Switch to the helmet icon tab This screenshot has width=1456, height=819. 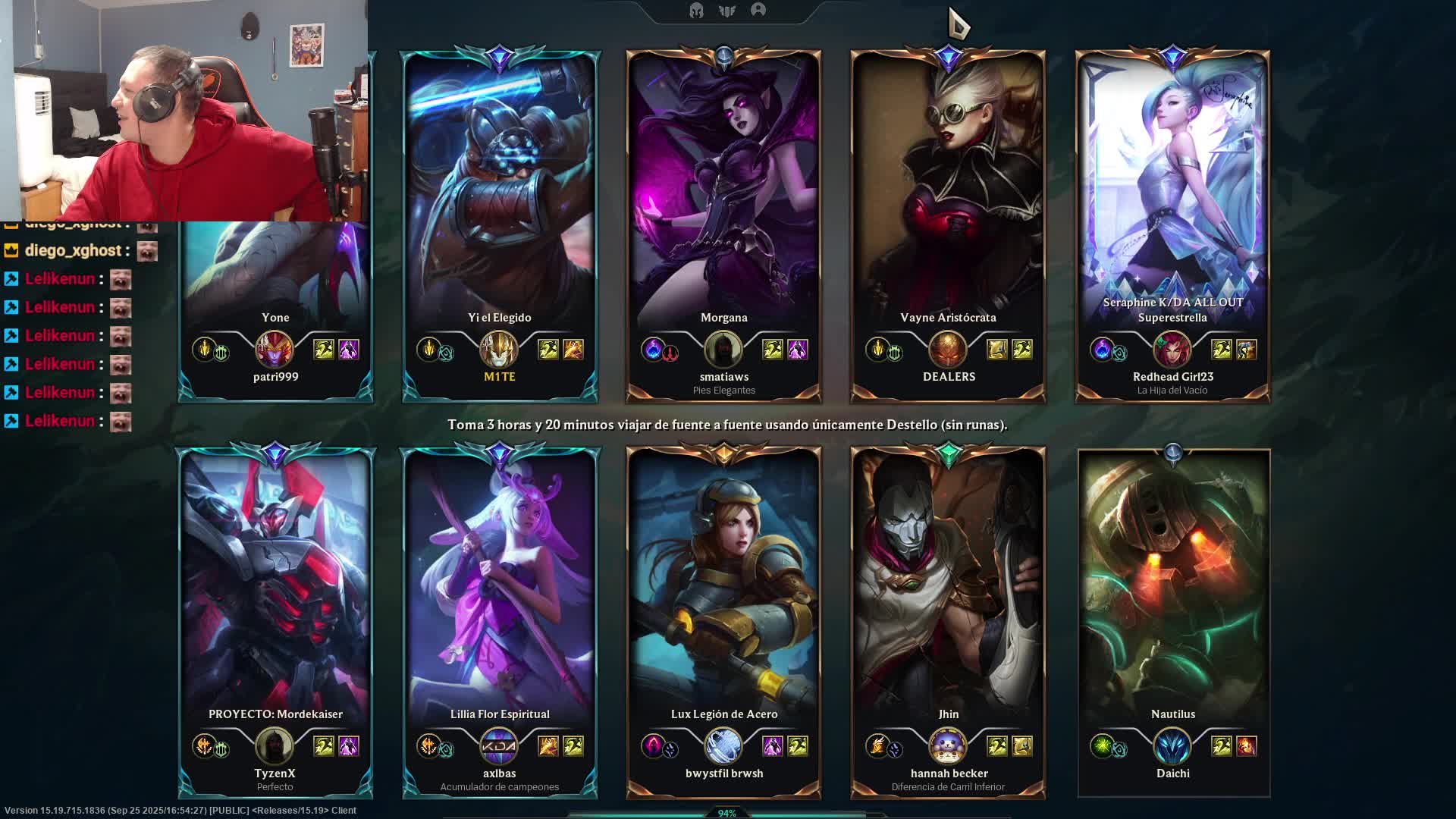point(696,11)
